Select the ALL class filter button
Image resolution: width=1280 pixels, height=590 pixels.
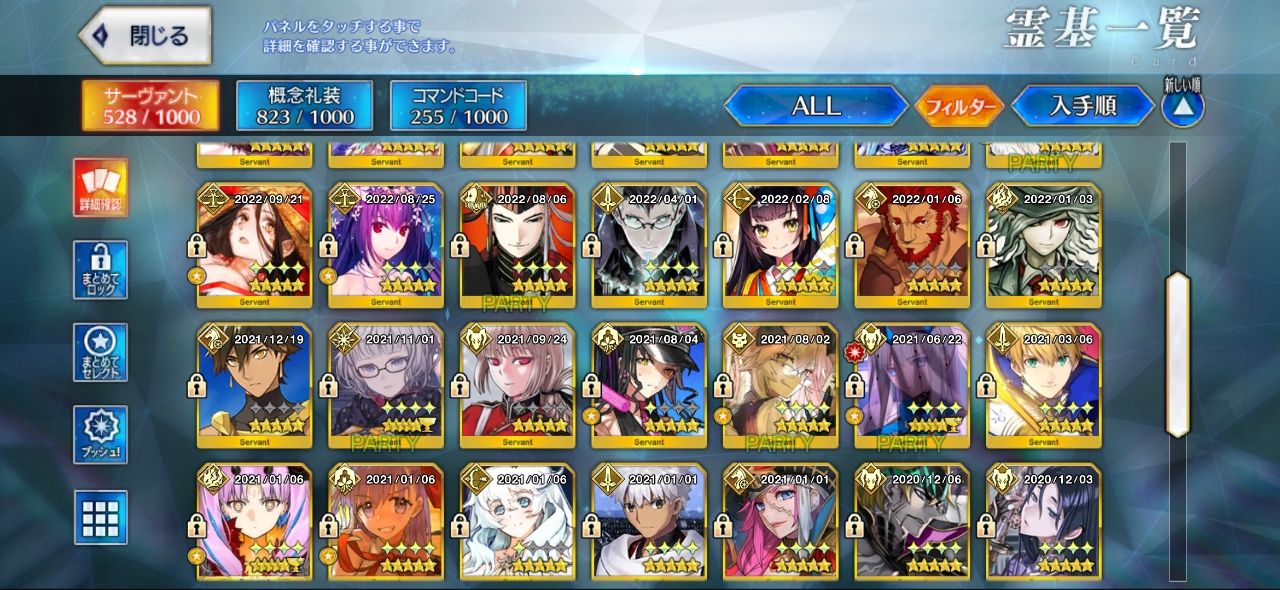(816, 106)
